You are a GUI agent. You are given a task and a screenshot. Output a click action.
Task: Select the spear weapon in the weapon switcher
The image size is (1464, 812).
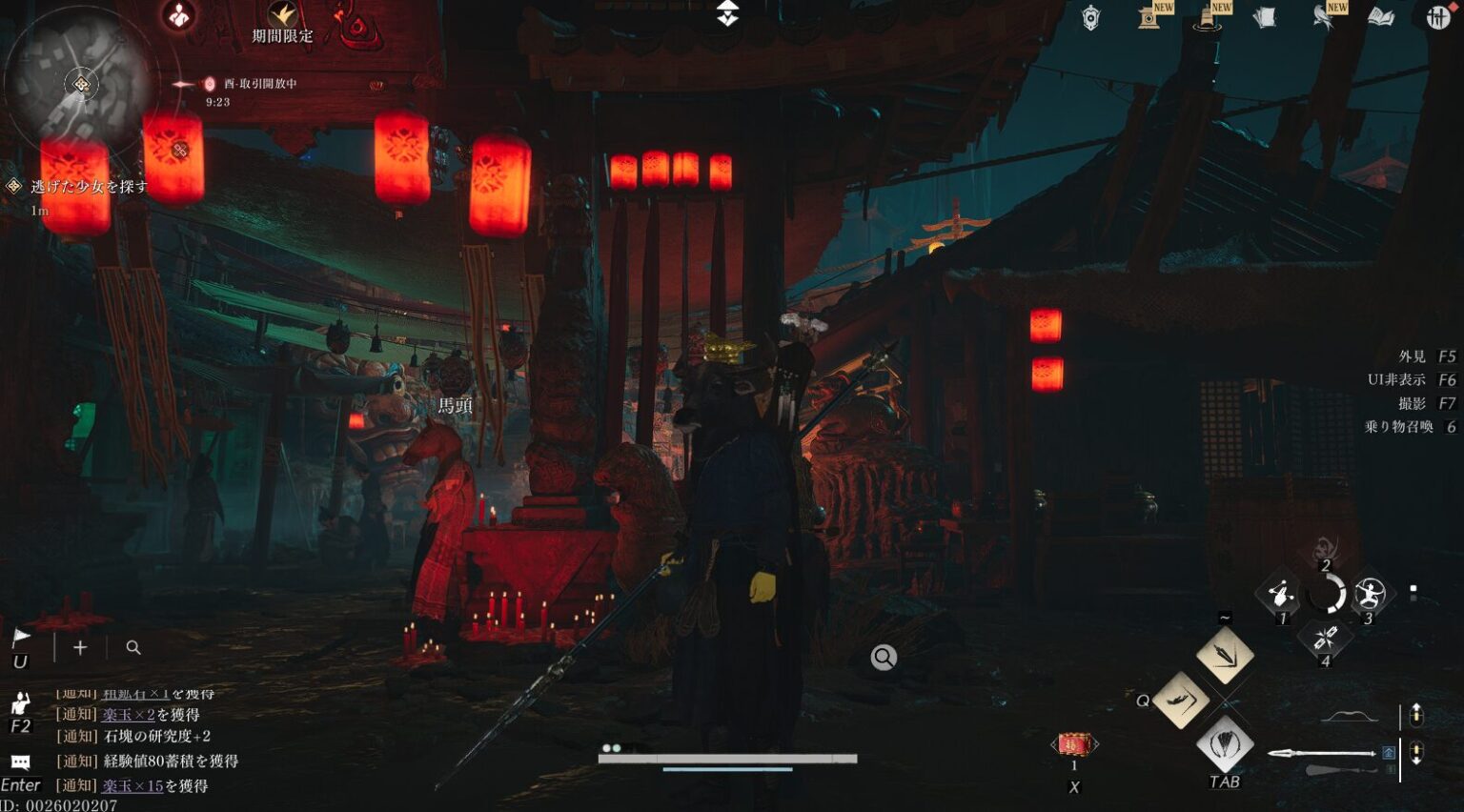click(x=1325, y=754)
